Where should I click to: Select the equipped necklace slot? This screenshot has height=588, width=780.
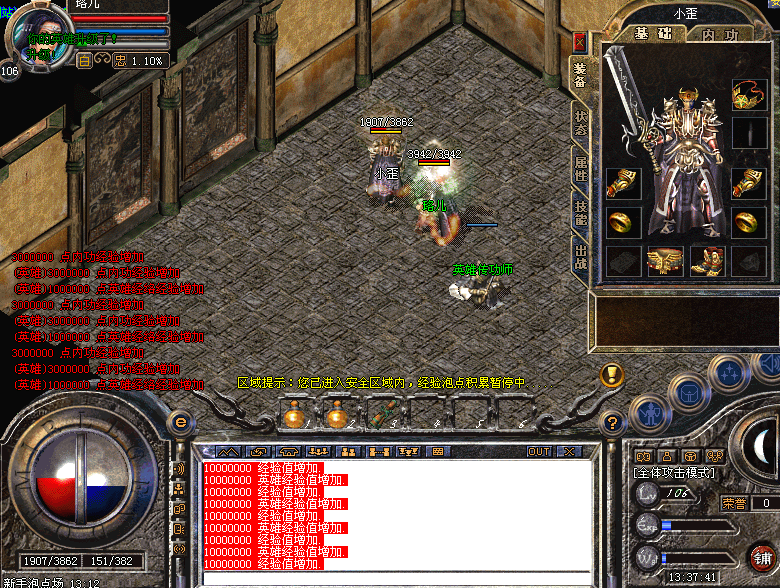point(748,95)
